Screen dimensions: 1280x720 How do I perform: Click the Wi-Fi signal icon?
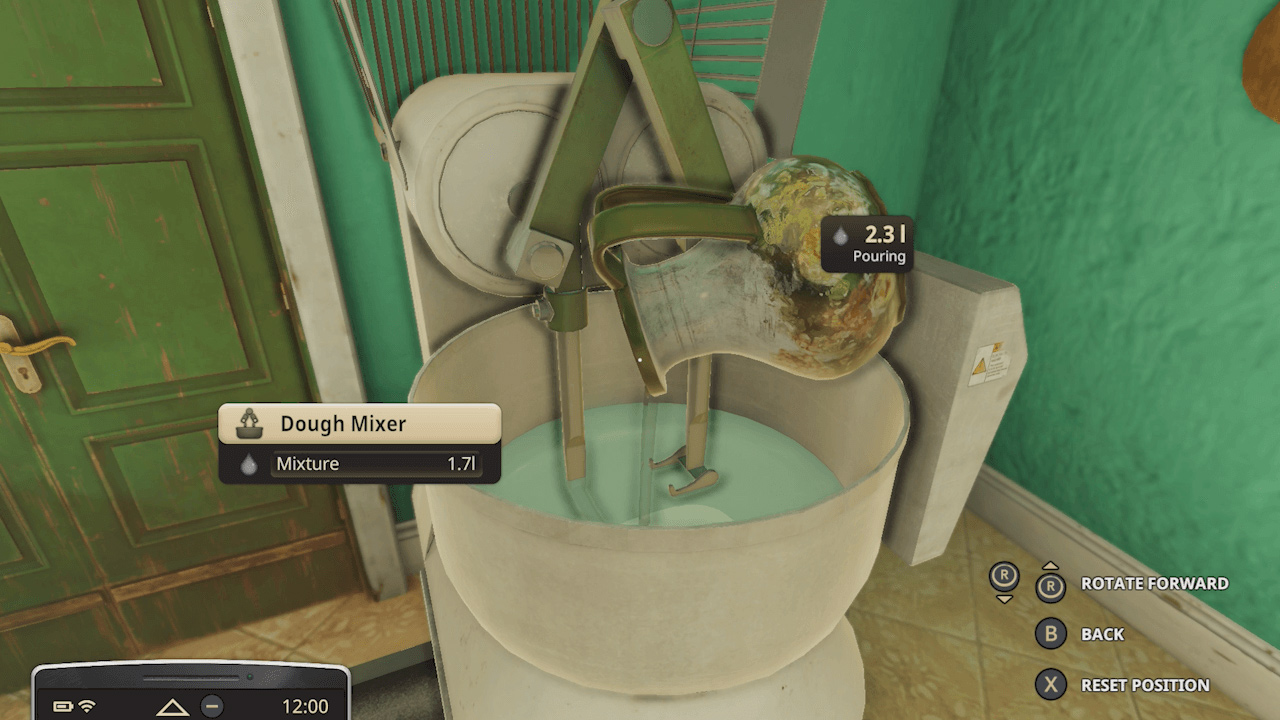click(87, 705)
